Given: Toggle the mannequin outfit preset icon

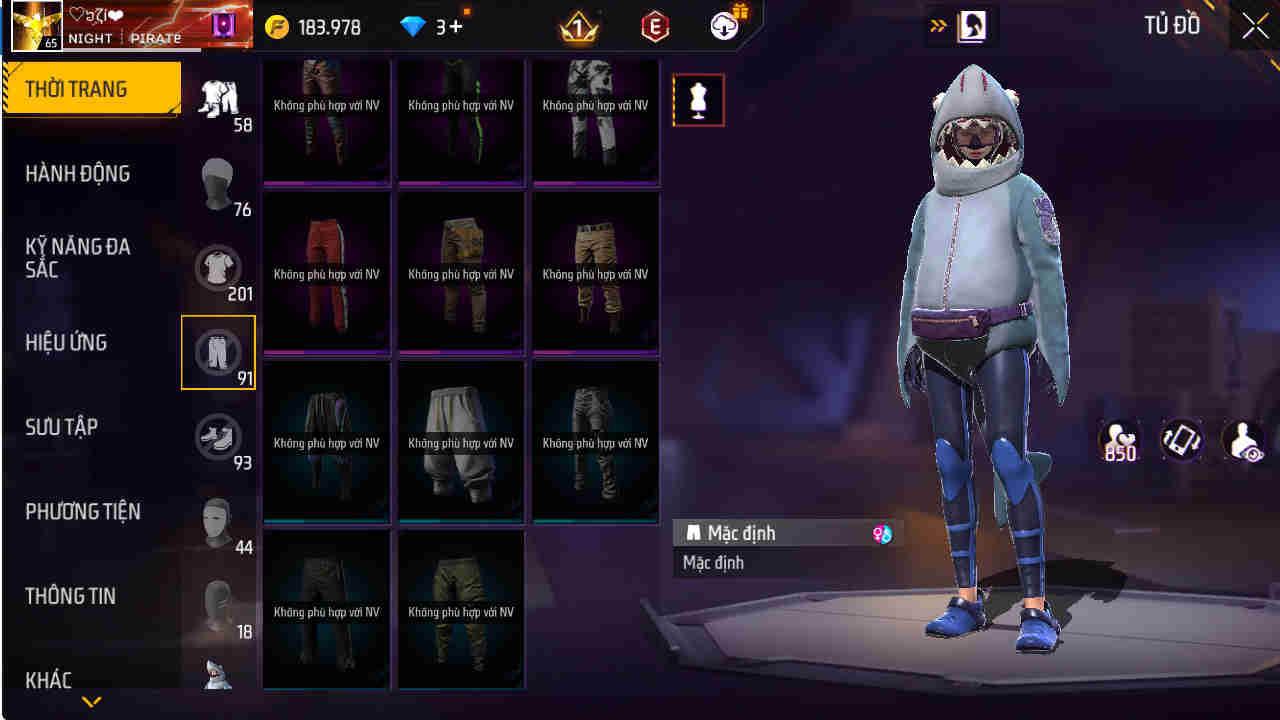Looking at the screenshot, I should click(x=697, y=100).
